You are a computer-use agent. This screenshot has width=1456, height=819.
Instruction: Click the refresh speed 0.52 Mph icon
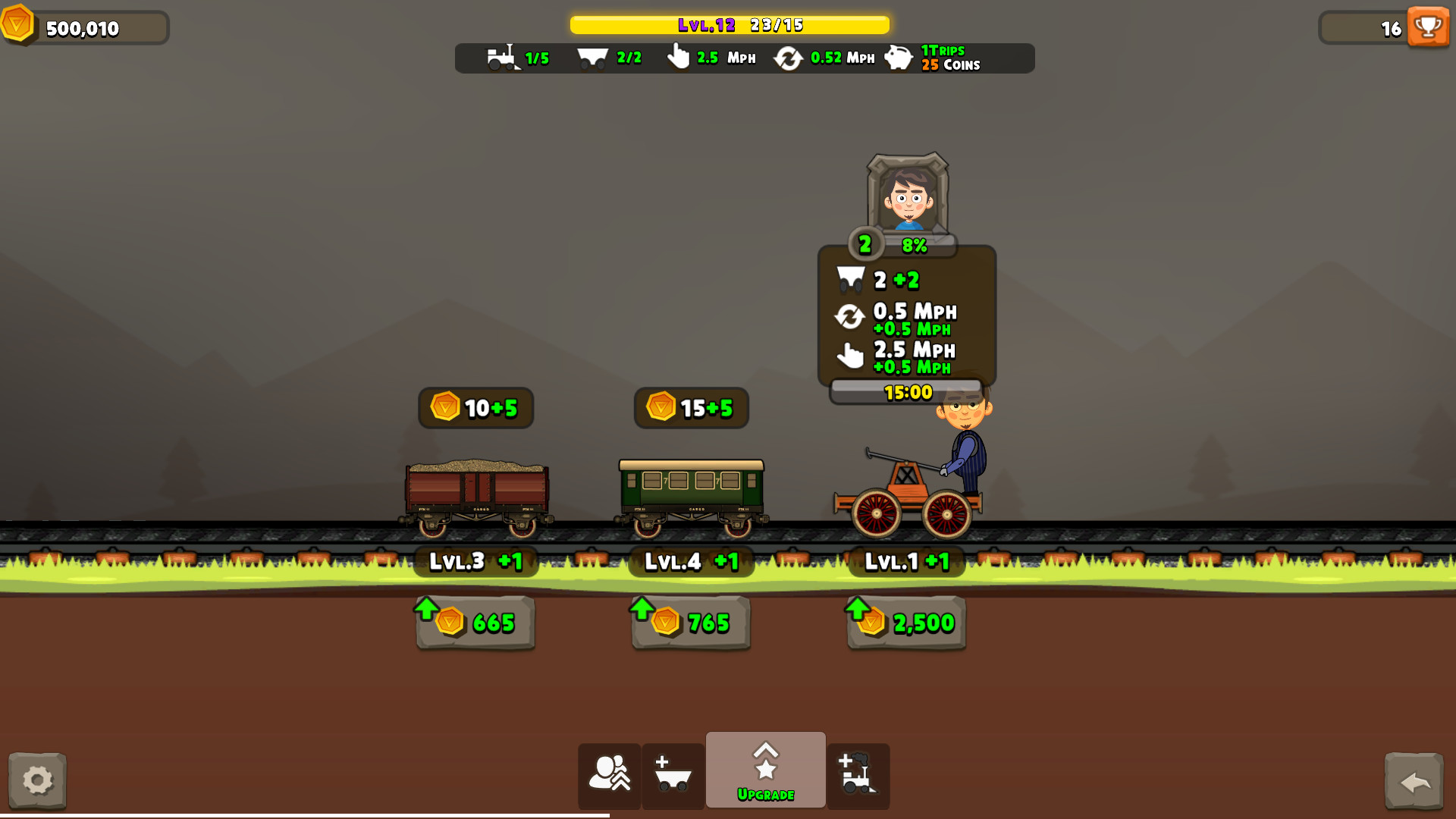(789, 57)
